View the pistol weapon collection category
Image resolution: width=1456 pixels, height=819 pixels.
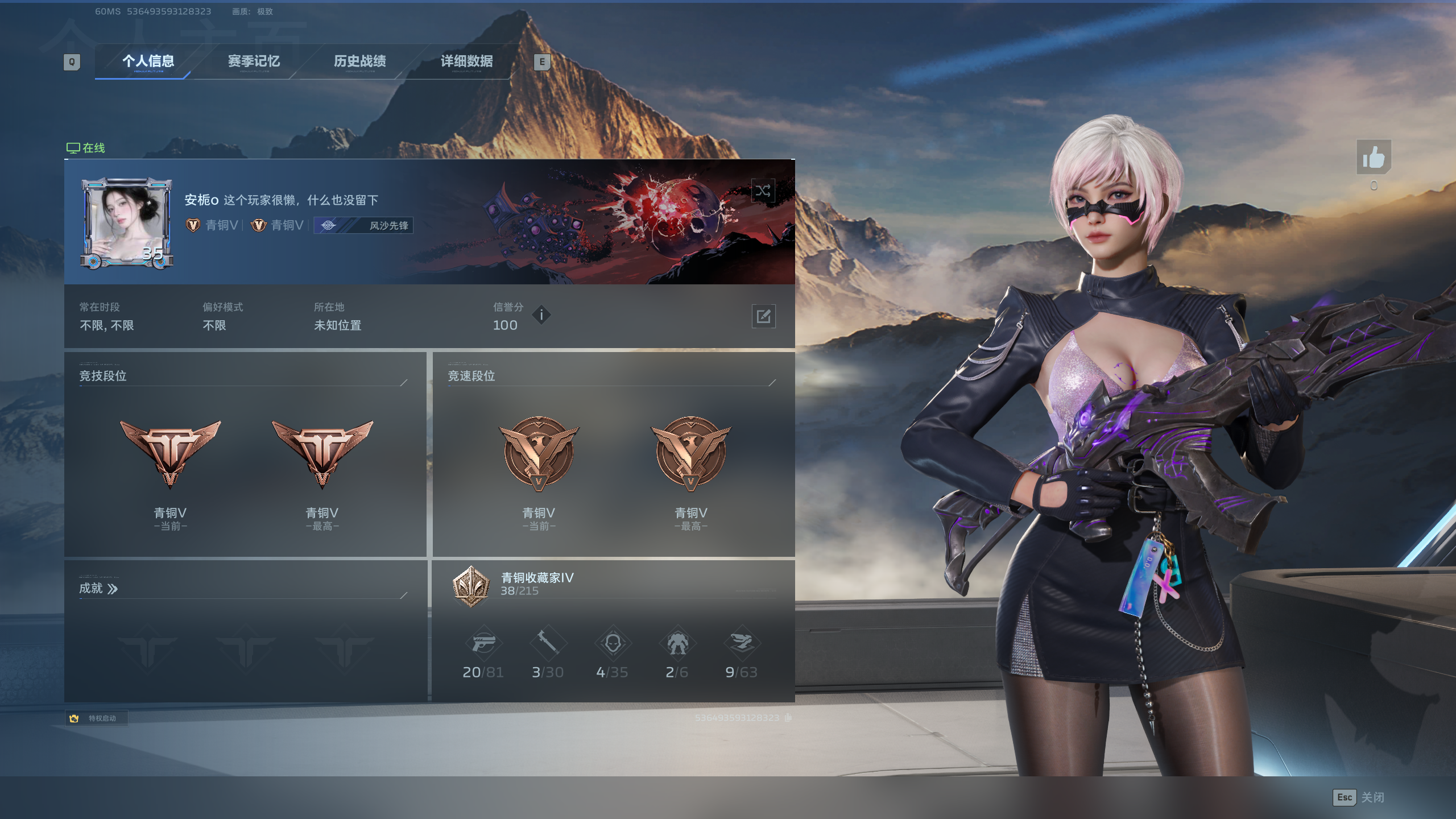(483, 644)
